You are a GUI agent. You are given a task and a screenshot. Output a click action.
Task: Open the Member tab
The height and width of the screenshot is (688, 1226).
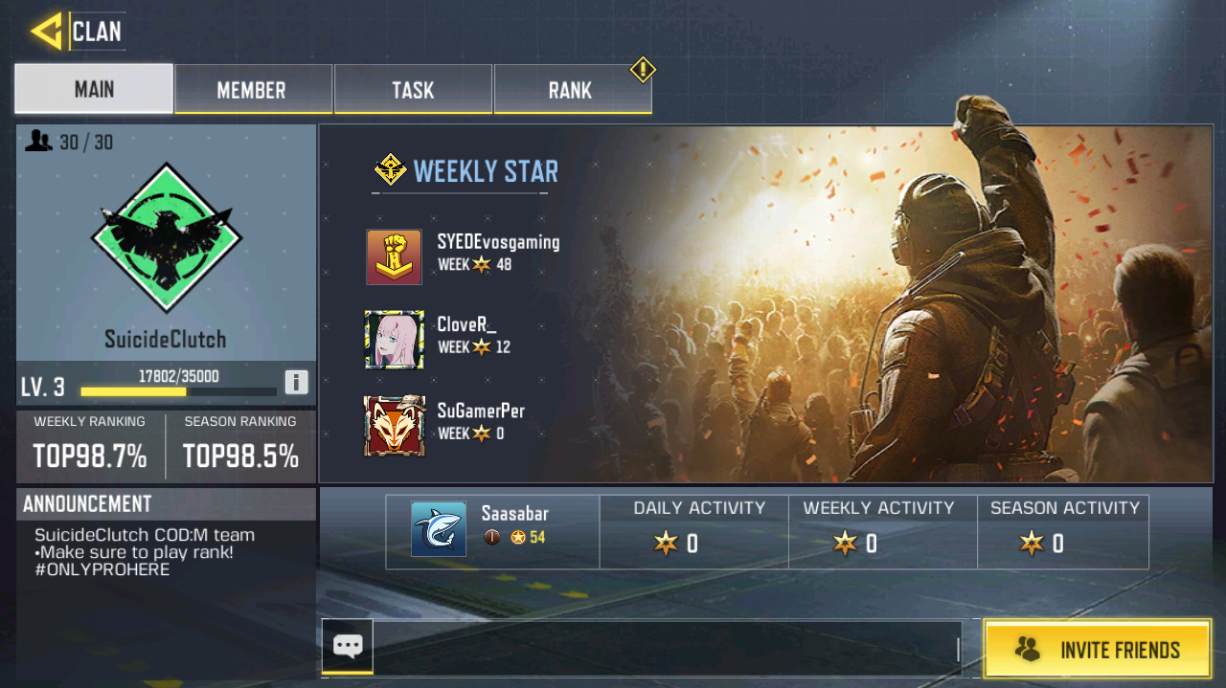[x=252, y=90]
